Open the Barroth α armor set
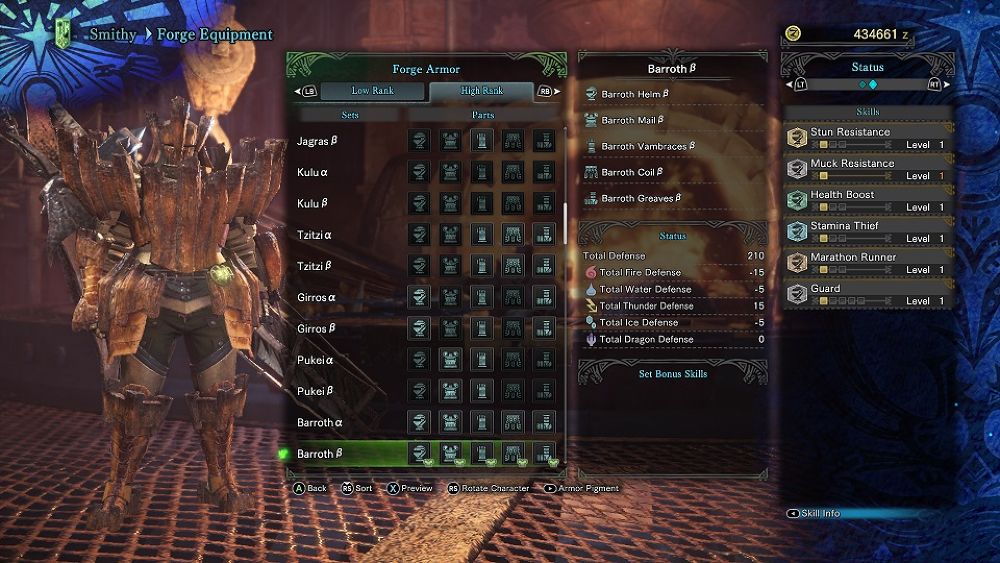The image size is (1000, 563). (320, 422)
